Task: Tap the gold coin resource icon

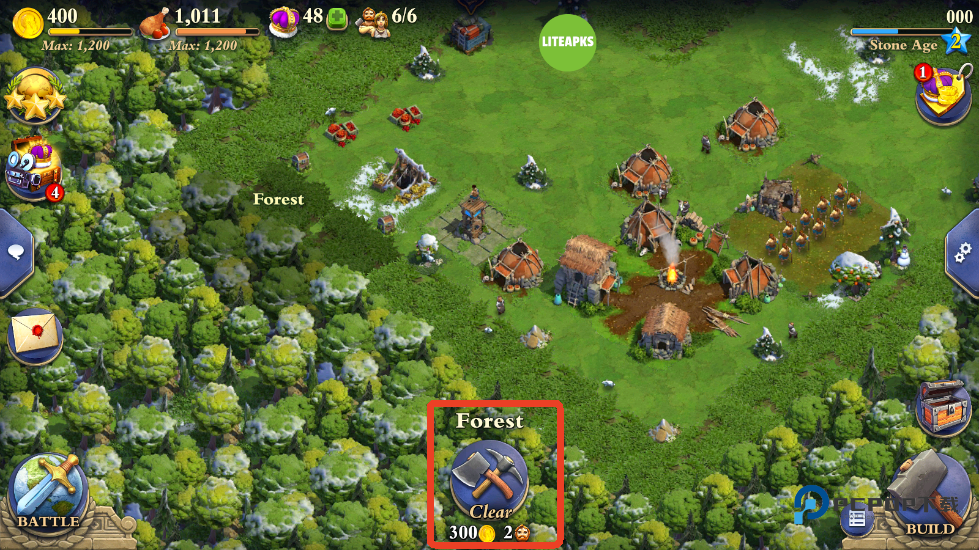Action: coord(28,19)
